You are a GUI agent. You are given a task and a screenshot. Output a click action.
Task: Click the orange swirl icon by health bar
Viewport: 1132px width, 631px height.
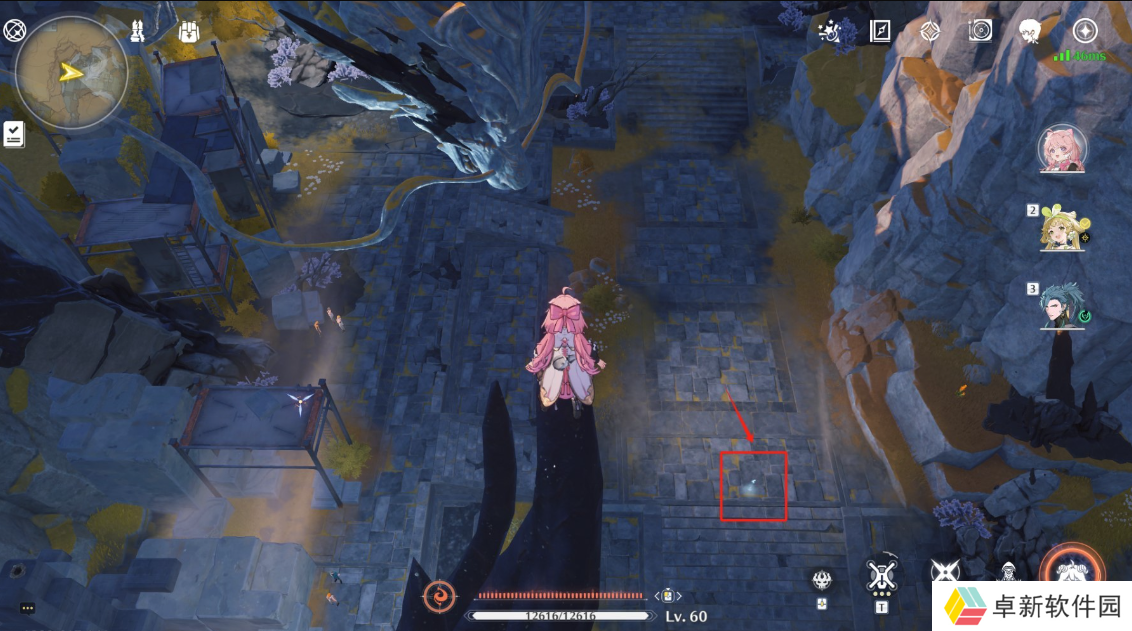[439, 597]
